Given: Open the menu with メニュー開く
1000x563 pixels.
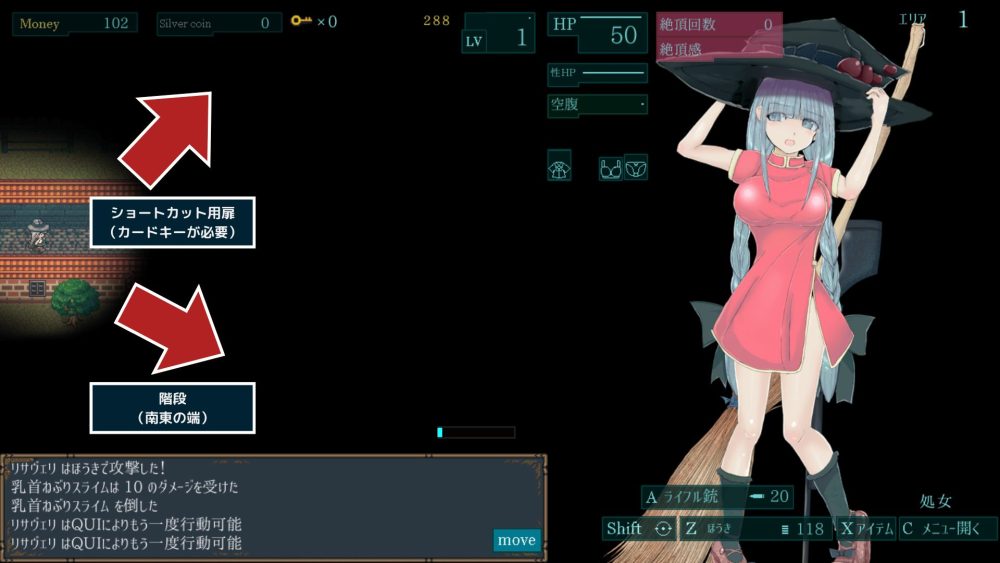Looking at the screenshot, I should coord(948,529).
